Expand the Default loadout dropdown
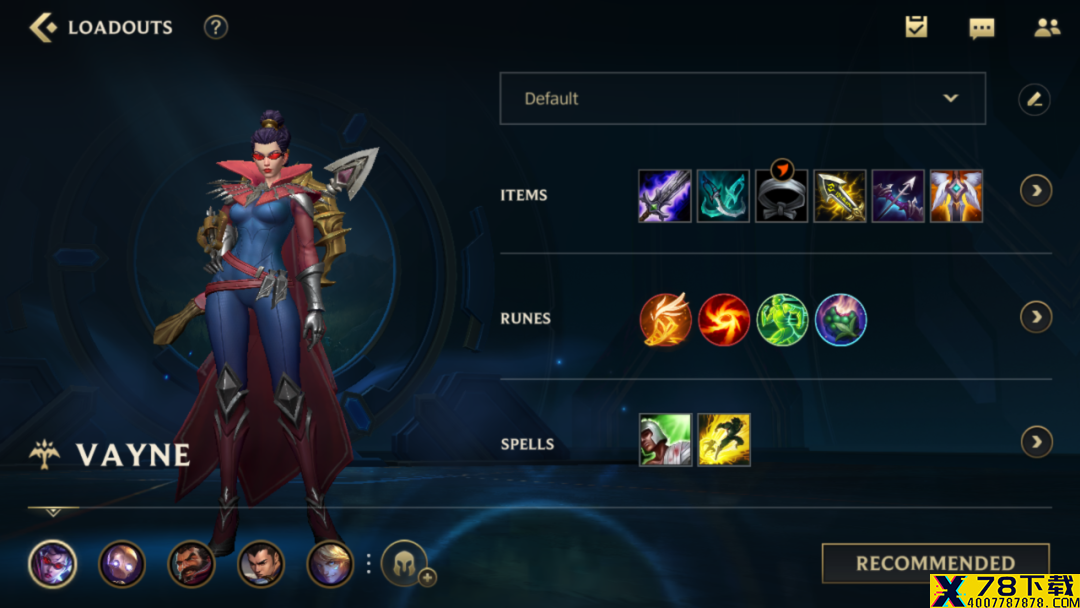This screenshot has height=608, width=1080. click(742, 98)
